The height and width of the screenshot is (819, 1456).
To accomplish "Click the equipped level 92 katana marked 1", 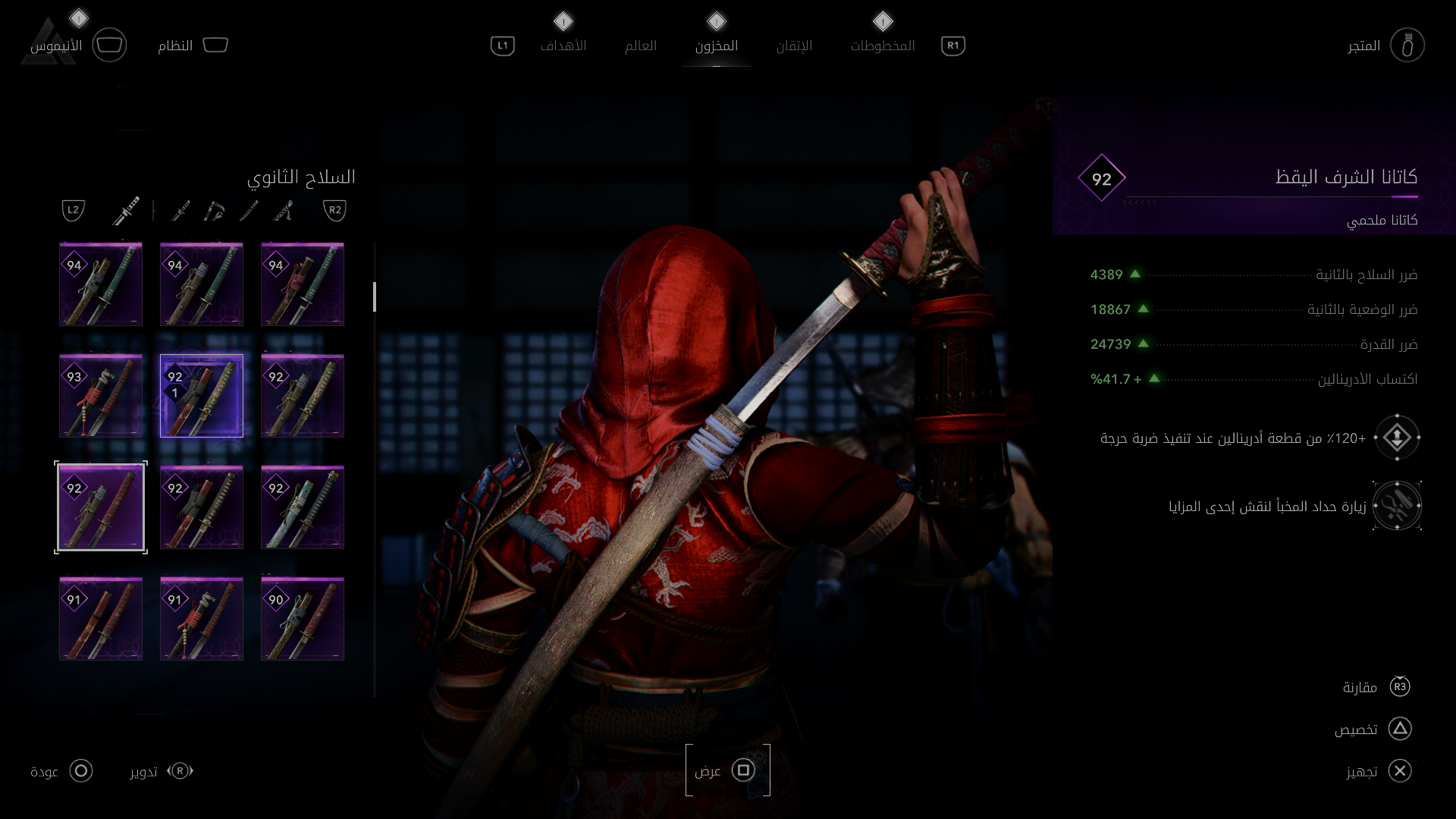I will point(202,396).
